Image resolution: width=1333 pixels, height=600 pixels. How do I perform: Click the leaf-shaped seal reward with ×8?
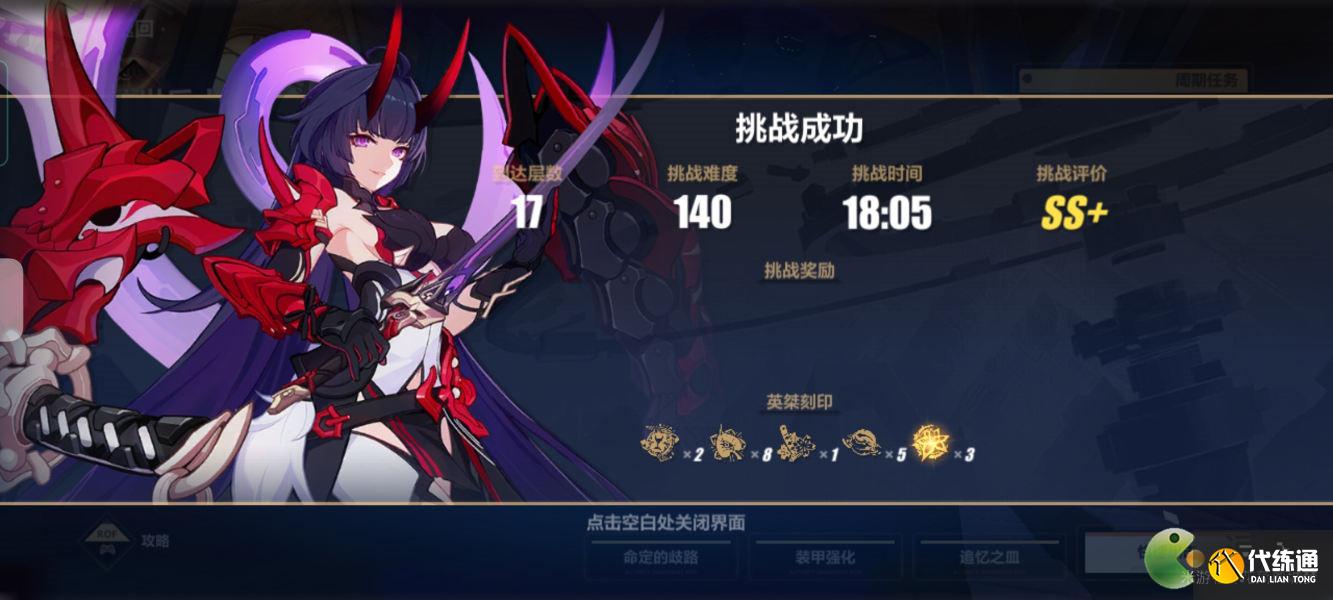[727, 445]
